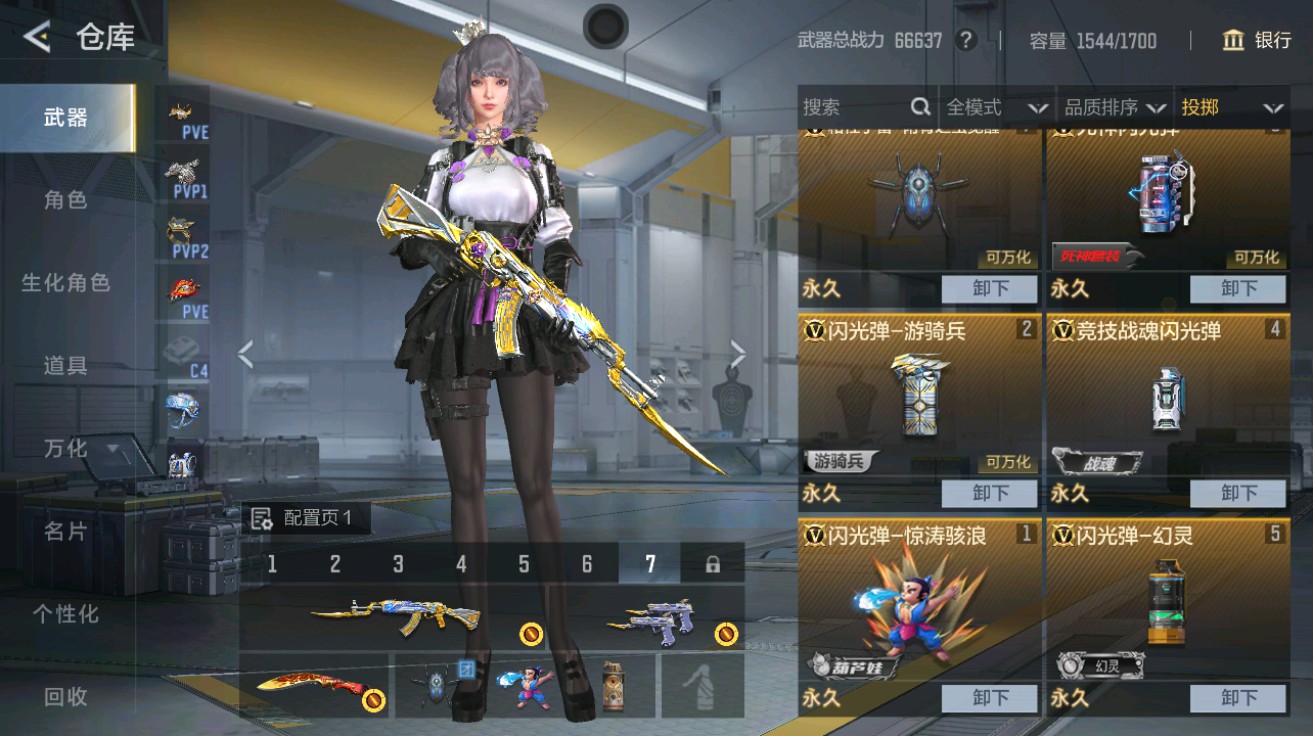
Task: Open the 生化角色 tab
Action: (66, 283)
